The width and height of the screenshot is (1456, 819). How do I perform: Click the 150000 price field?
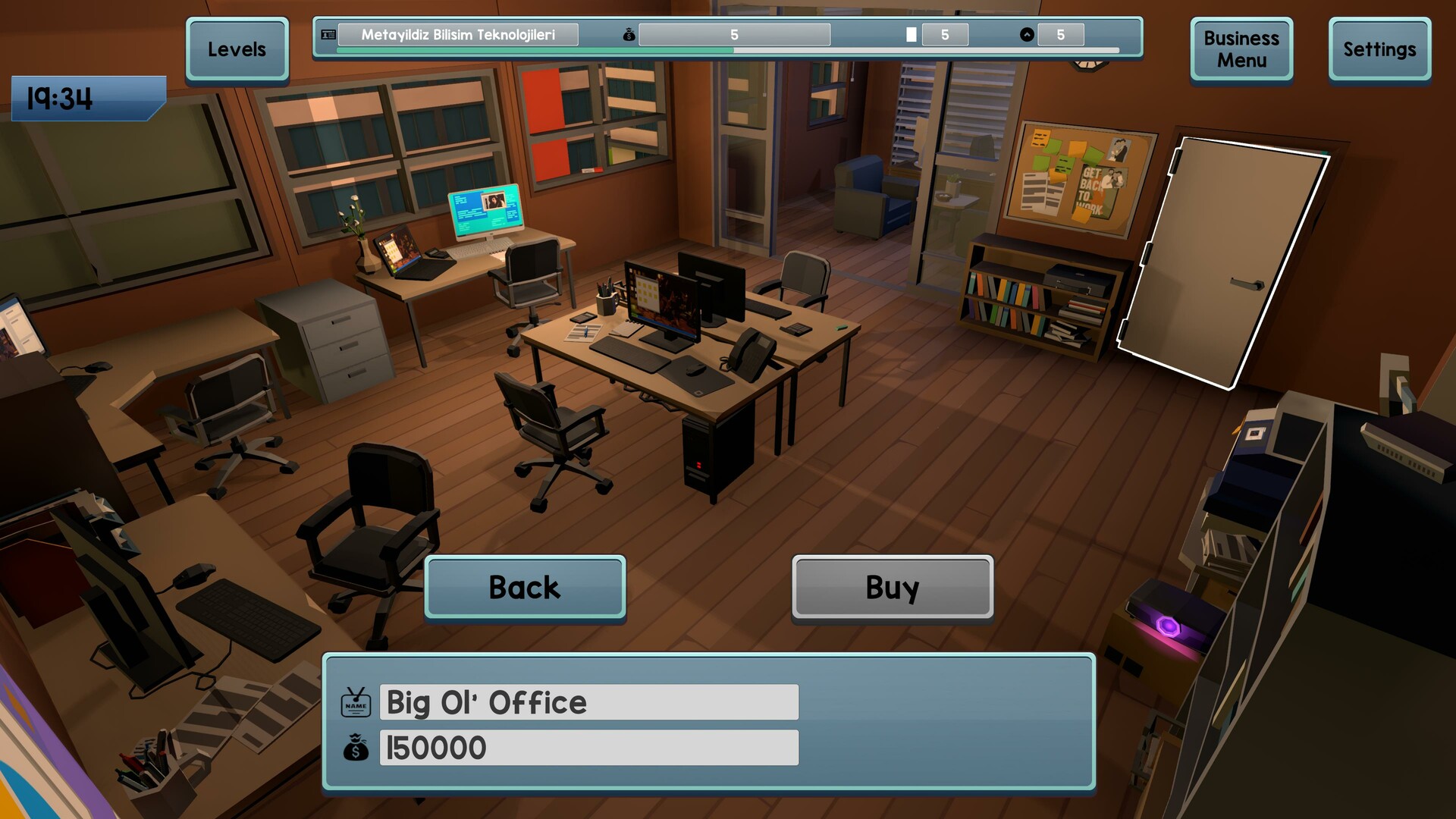[x=588, y=748]
